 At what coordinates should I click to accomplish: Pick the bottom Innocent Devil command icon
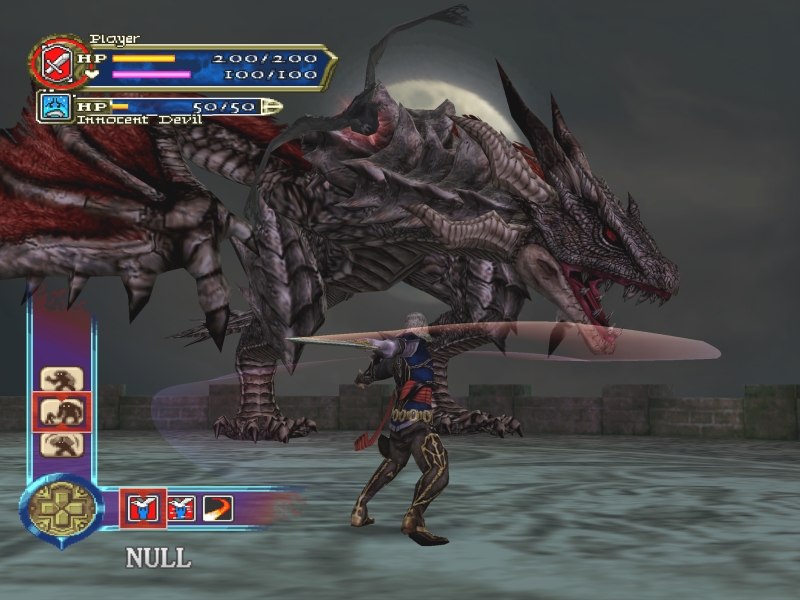pos(61,444)
